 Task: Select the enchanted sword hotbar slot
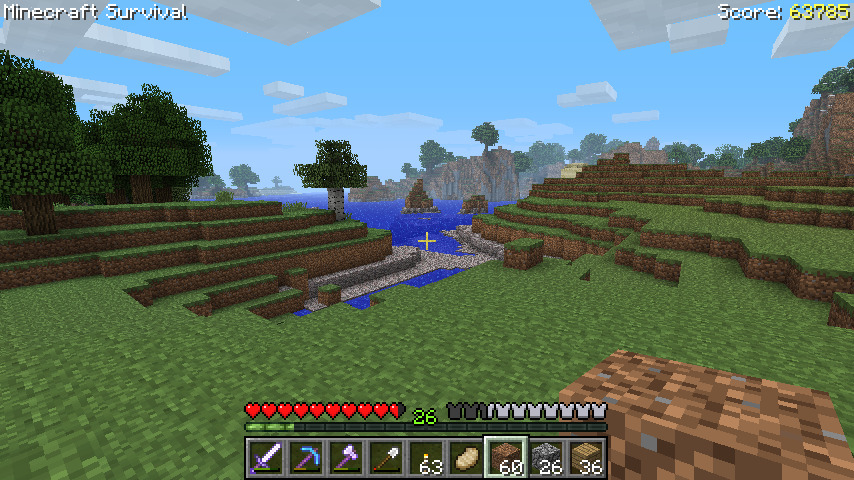coord(266,457)
